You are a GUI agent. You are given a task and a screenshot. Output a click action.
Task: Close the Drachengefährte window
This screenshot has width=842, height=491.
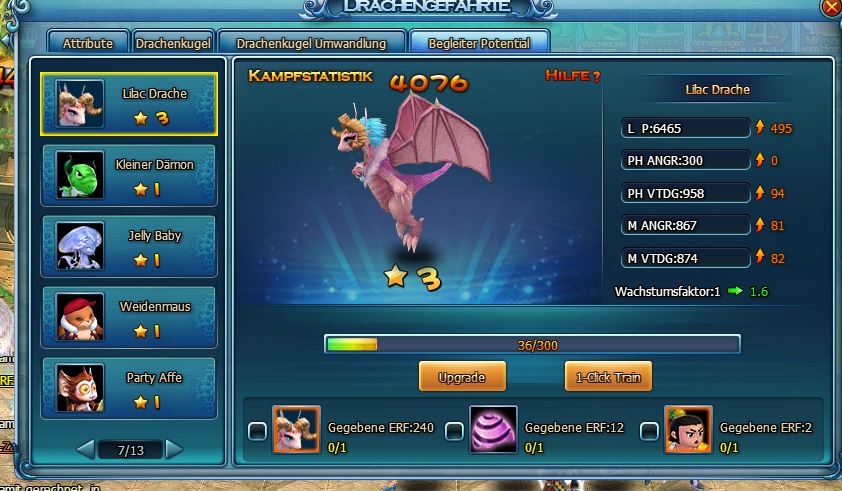pos(830,7)
